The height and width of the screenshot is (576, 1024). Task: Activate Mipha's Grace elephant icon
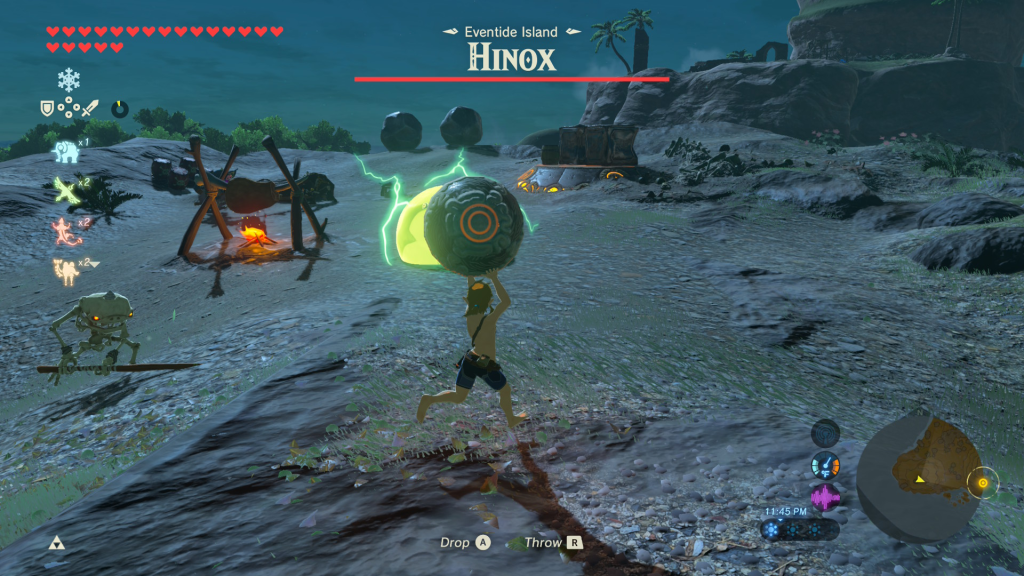pos(65,151)
